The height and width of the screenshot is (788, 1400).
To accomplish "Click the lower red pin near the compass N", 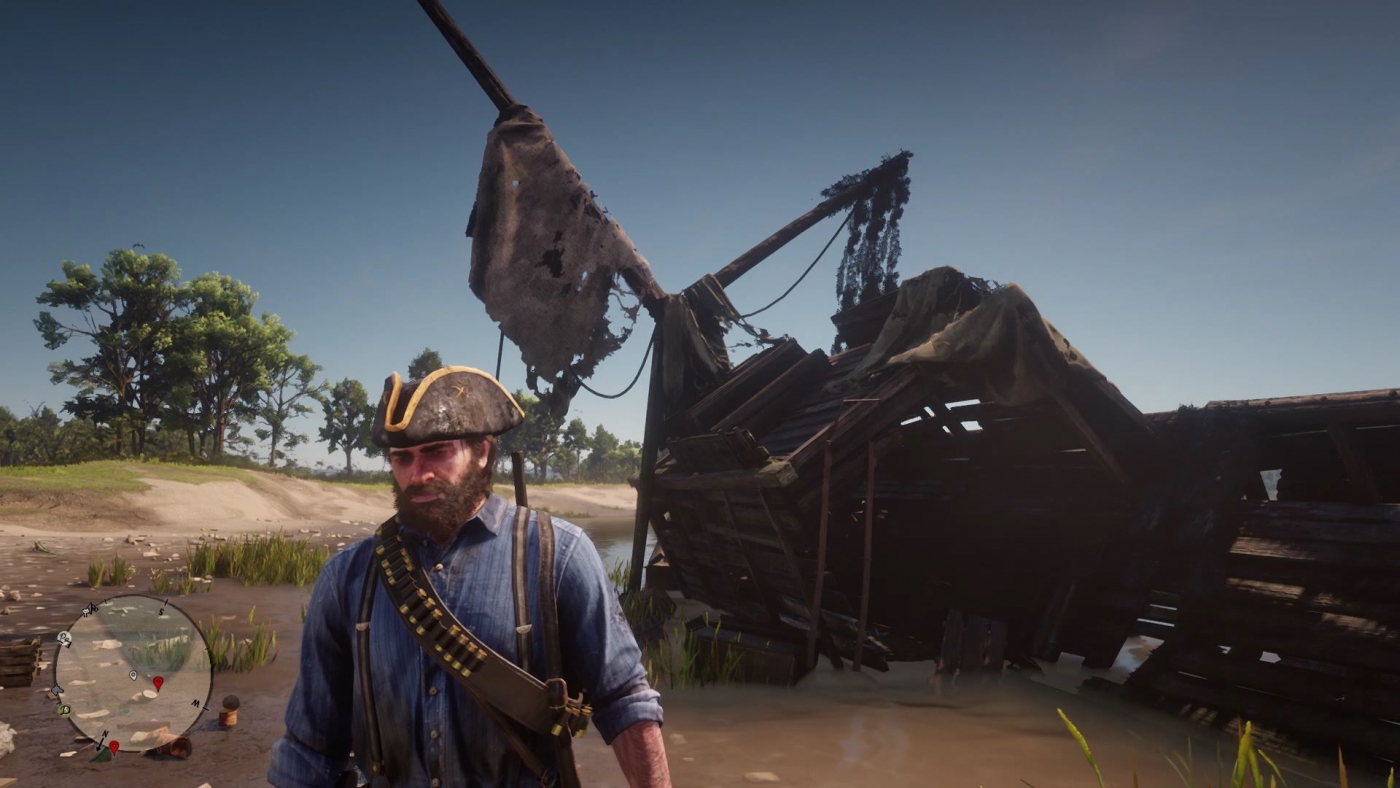I will pyautogui.click(x=115, y=746).
